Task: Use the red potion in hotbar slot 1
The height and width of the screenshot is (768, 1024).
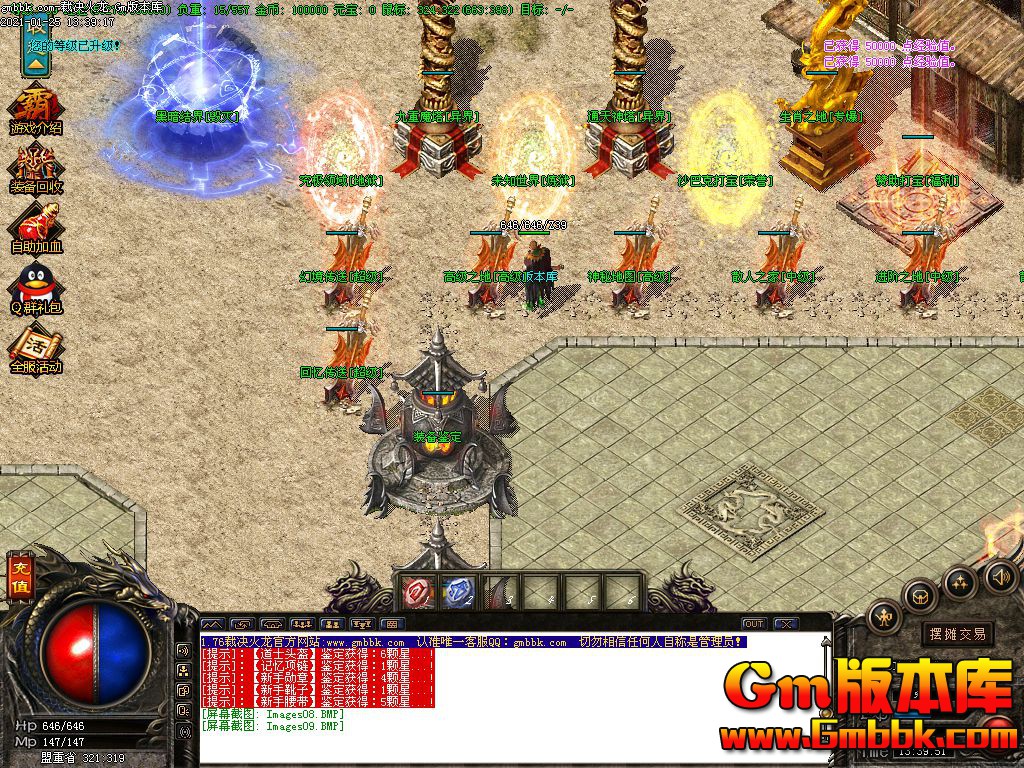Action: coord(416,592)
